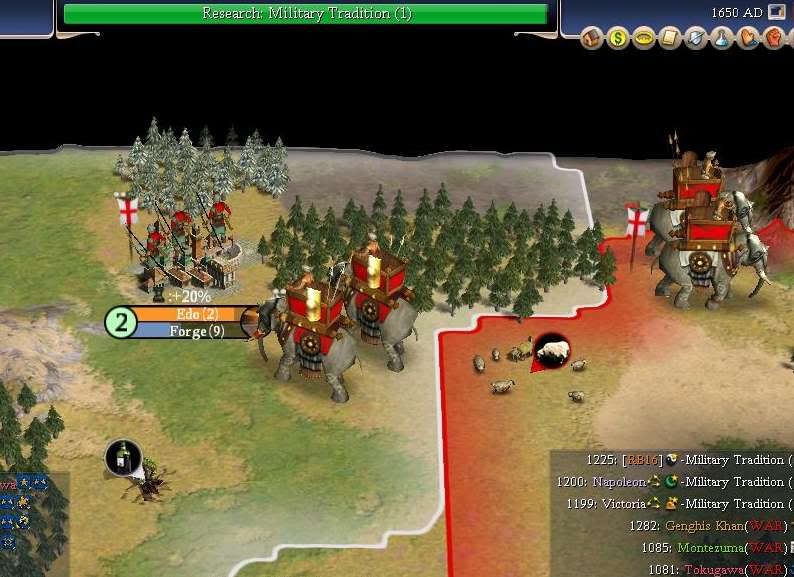Open the Civics screen scroll icon
The image size is (794, 577).
(670, 39)
